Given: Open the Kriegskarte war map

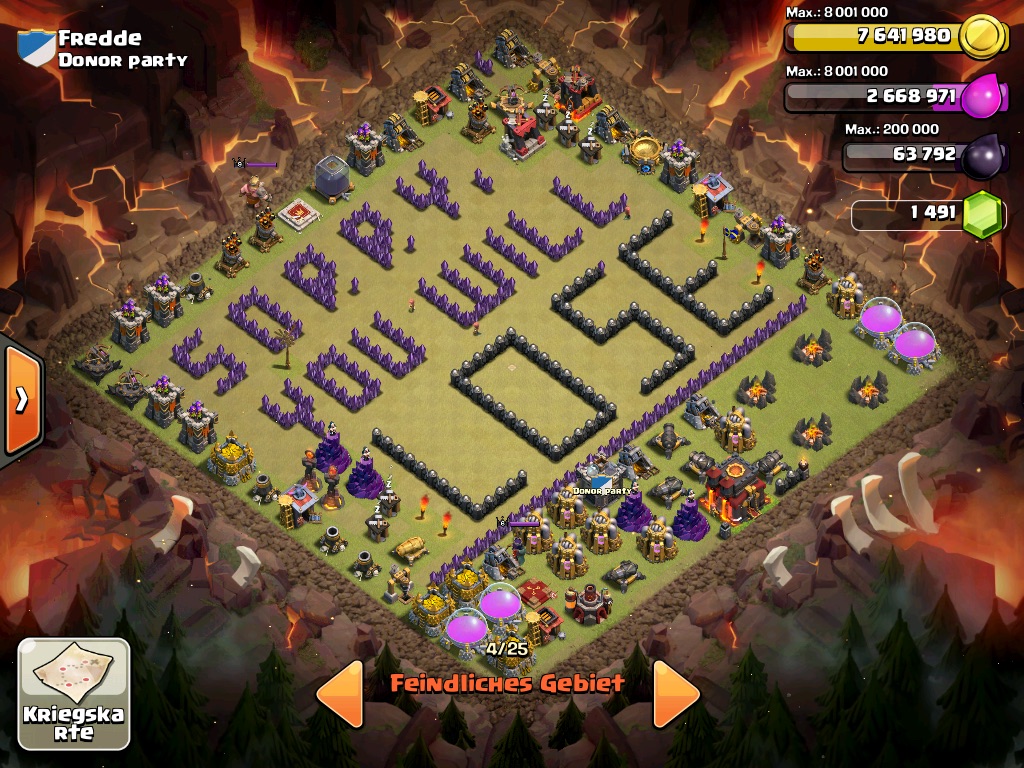Looking at the screenshot, I should point(74,693).
